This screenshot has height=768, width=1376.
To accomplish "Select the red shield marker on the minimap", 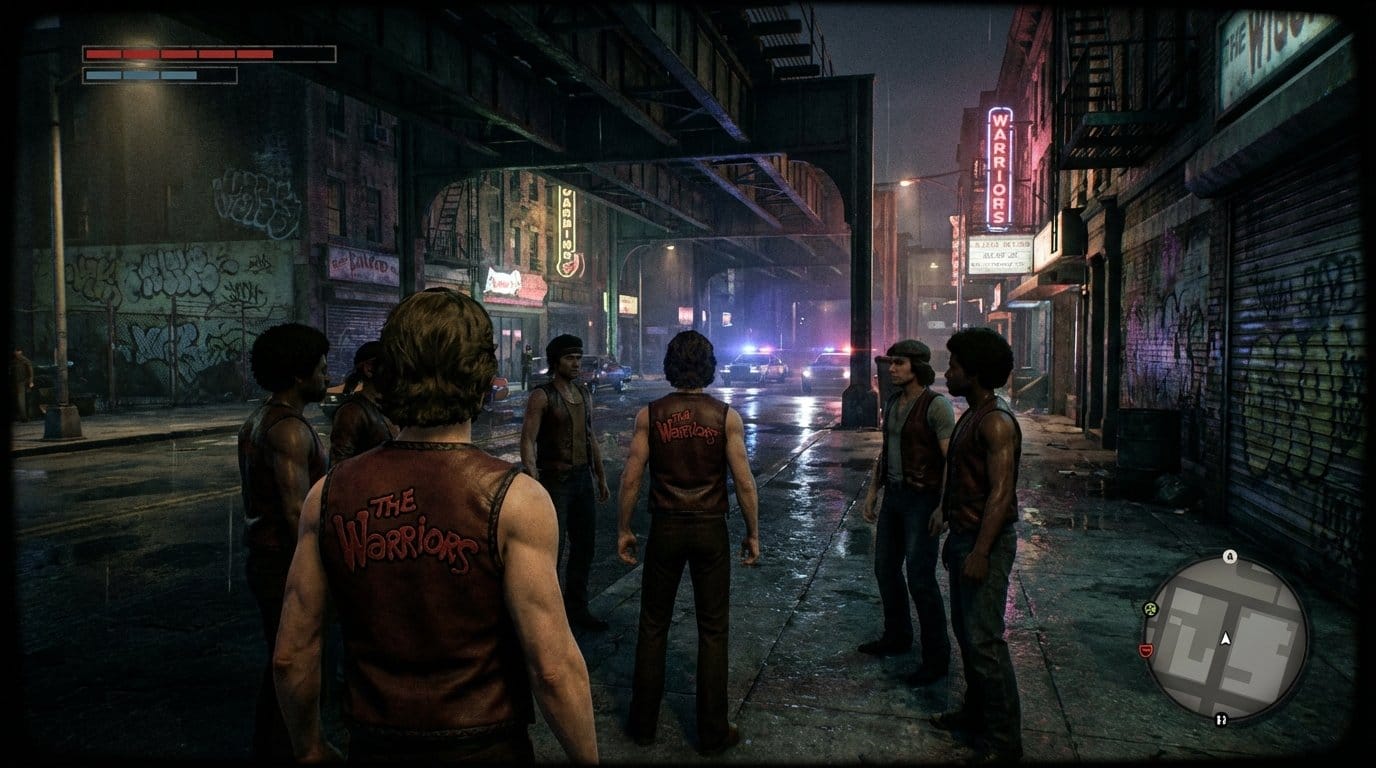I will pos(1146,651).
